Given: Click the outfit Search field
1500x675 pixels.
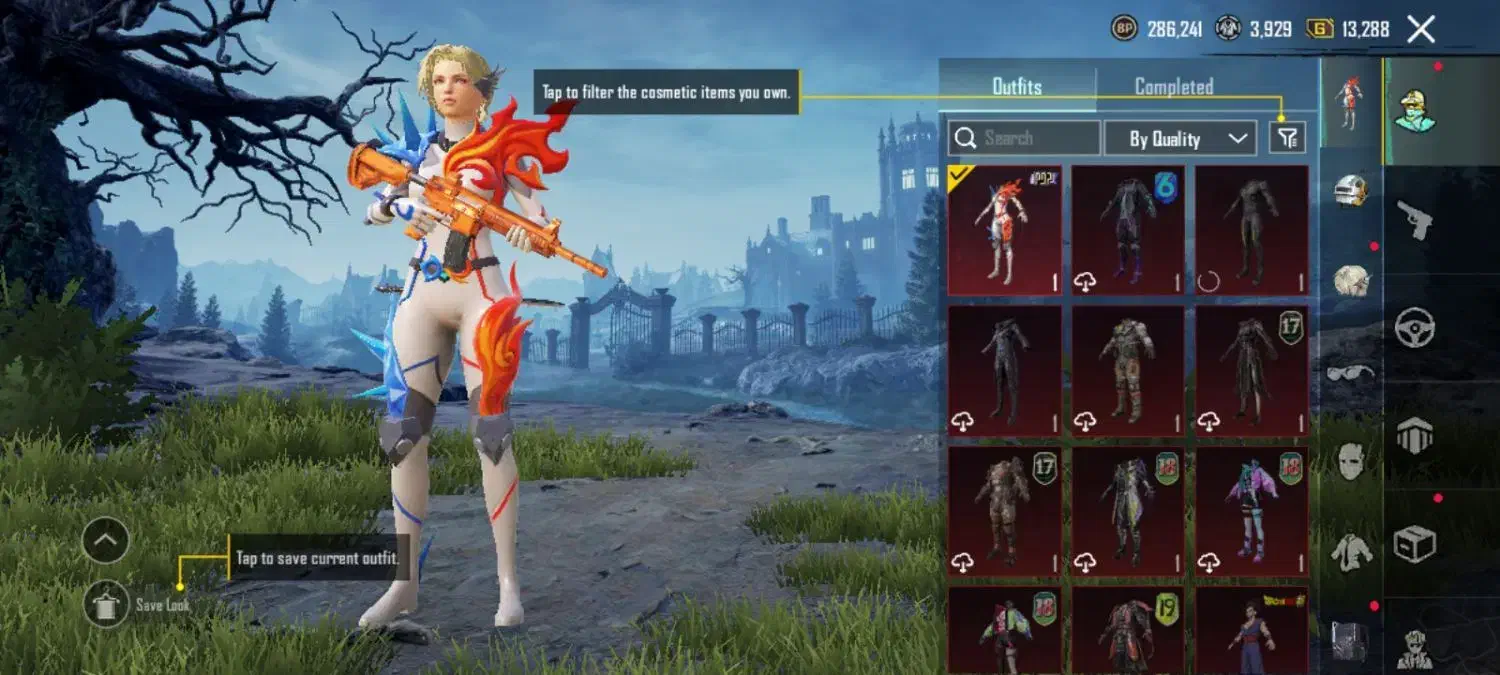Looking at the screenshot, I should coord(1024,138).
